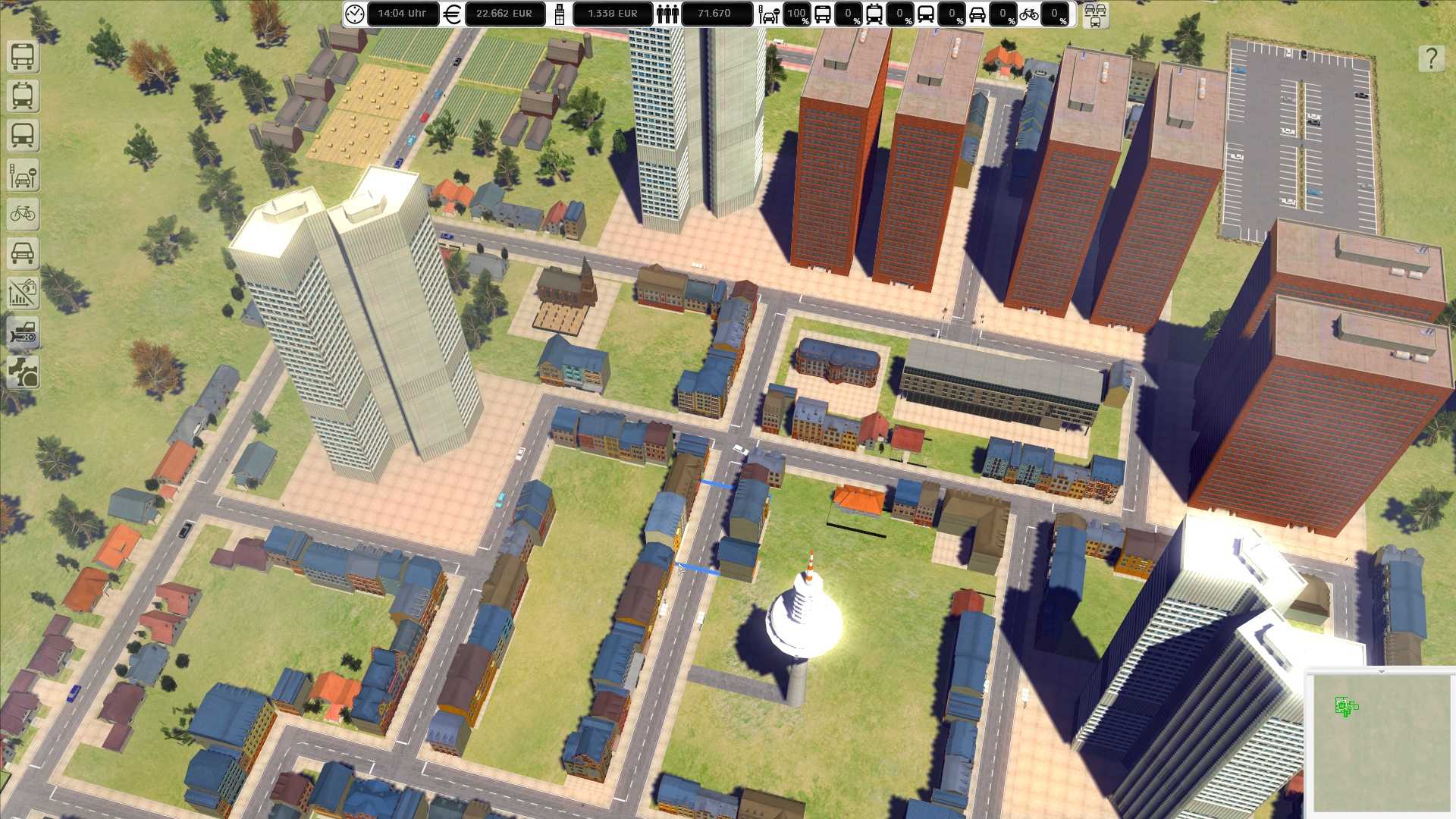The image size is (1456, 819).
Task: Open the car tool in the sidebar
Action: (23, 254)
